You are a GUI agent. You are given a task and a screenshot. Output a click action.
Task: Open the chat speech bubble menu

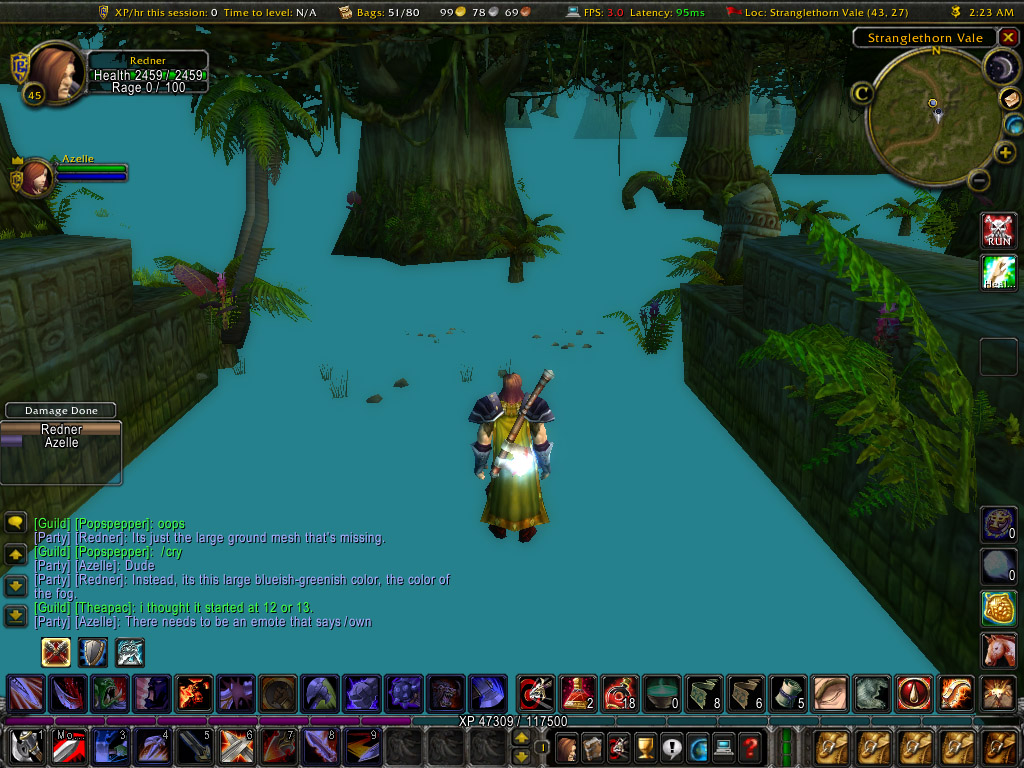tap(16, 523)
